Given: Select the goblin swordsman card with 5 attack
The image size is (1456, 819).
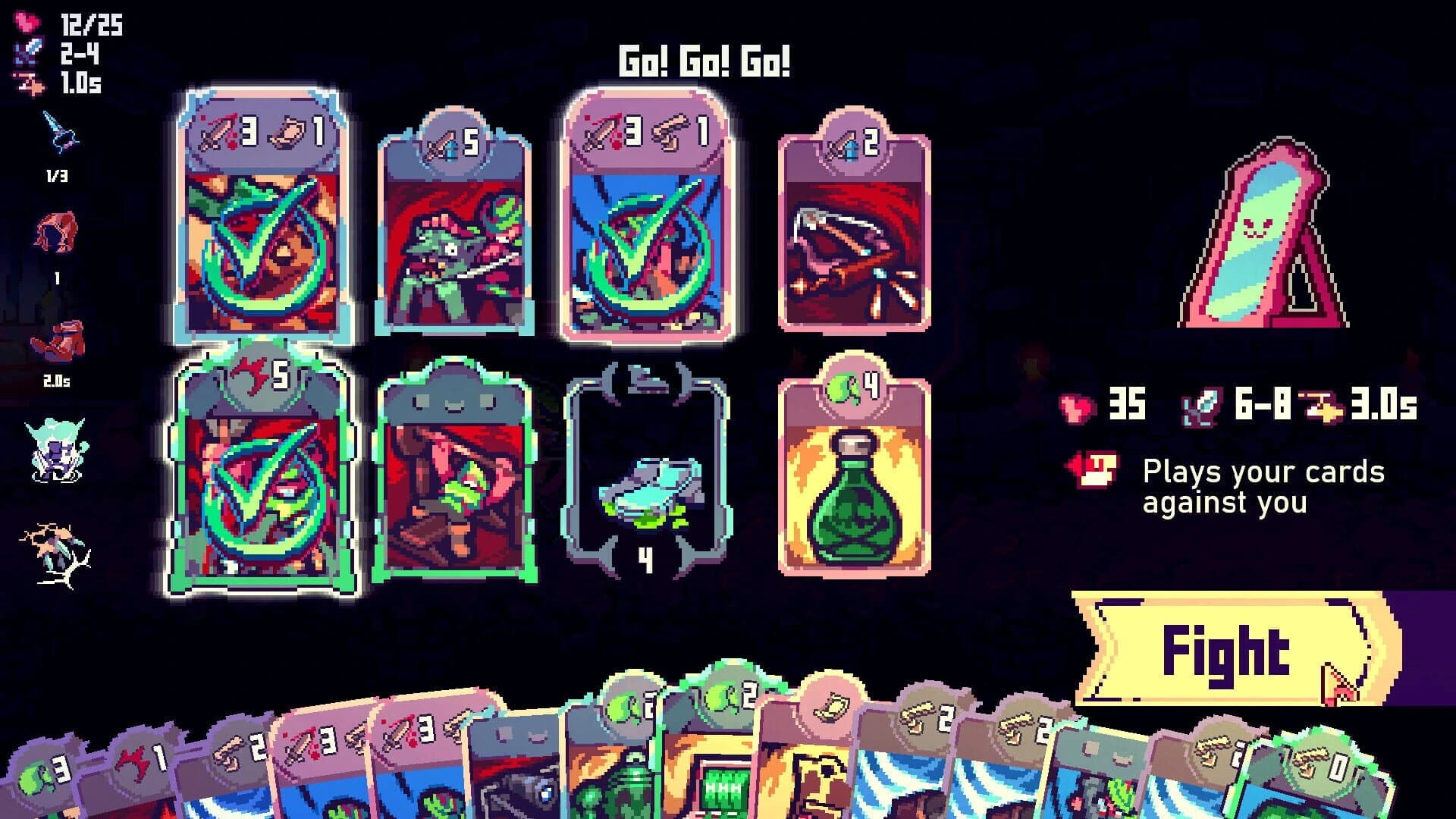Looking at the screenshot, I should 455,227.
